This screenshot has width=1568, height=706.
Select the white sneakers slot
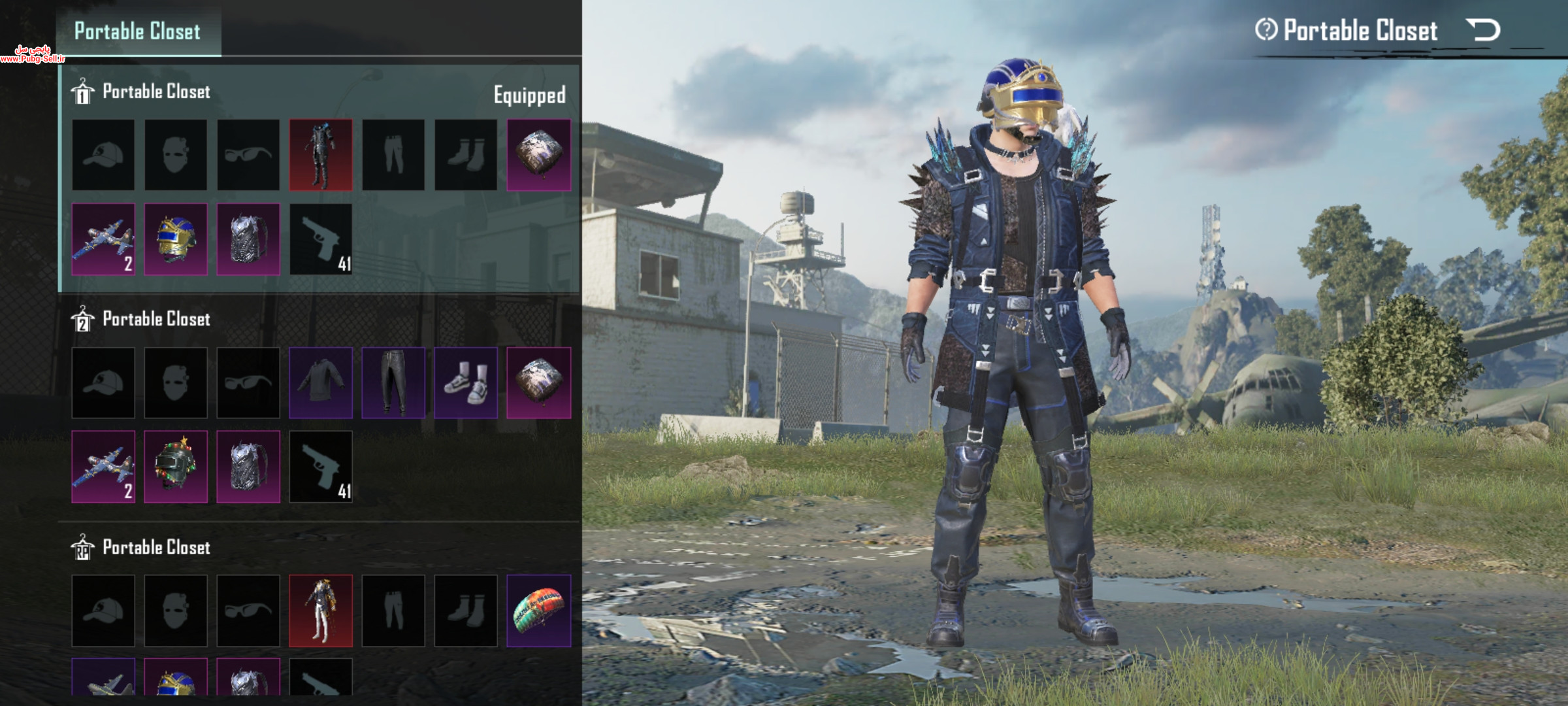(466, 383)
